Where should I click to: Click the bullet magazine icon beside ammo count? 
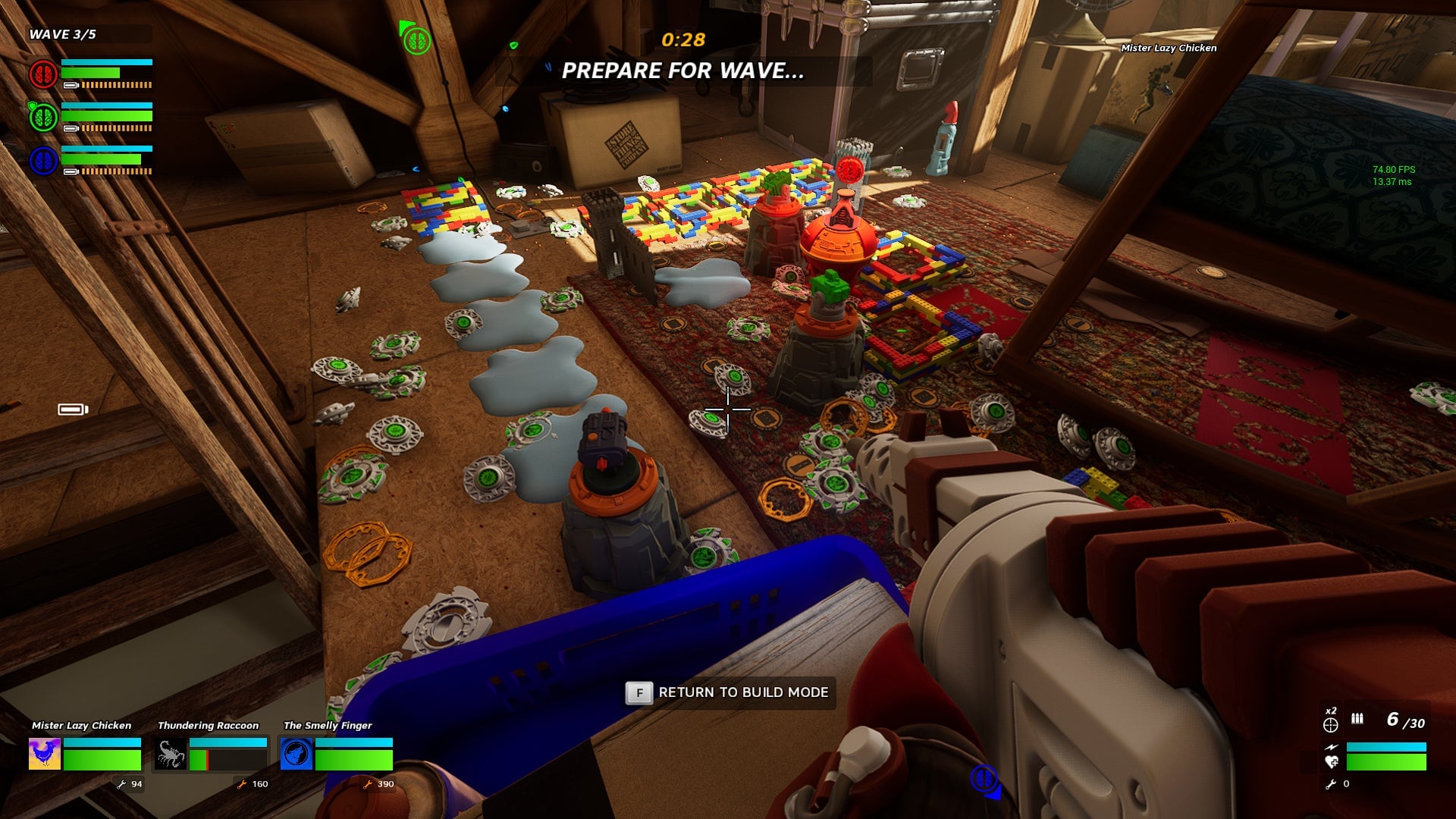pyautogui.click(x=1357, y=719)
